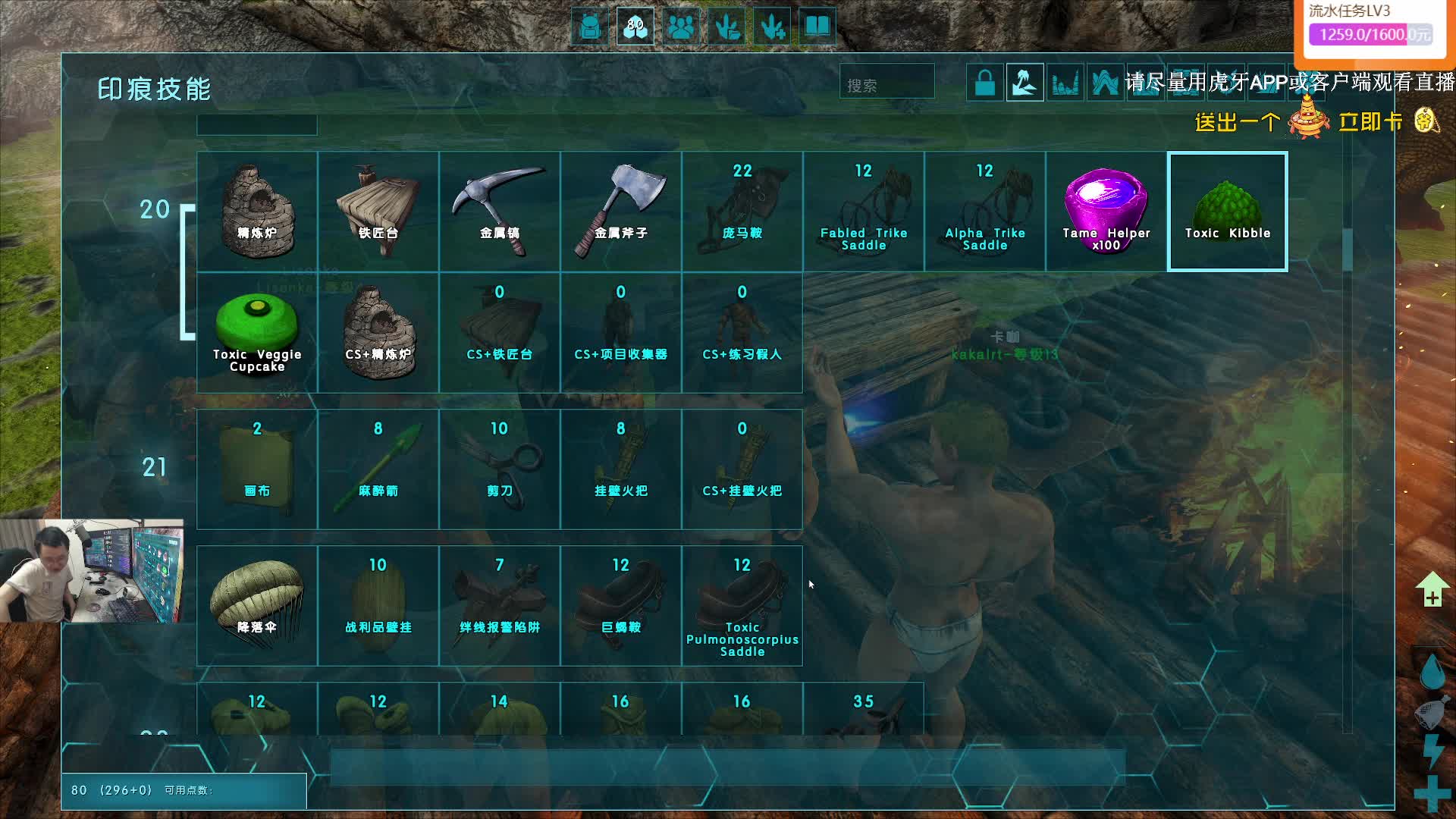The width and height of the screenshot is (1456, 819).
Task: Open the backpack inventory tab
Action: pyautogui.click(x=589, y=27)
